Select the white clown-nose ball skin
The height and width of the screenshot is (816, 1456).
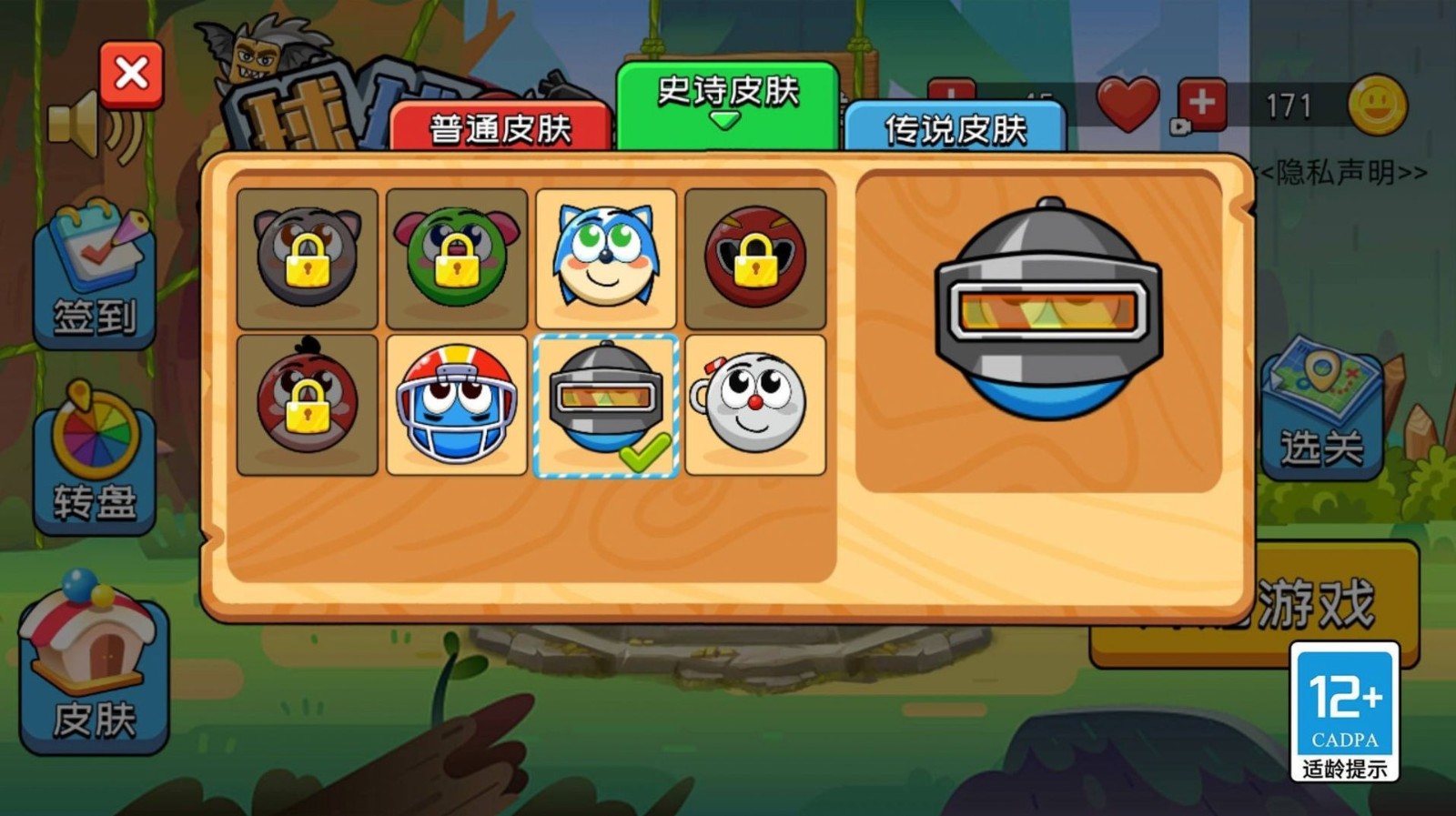(x=757, y=403)
